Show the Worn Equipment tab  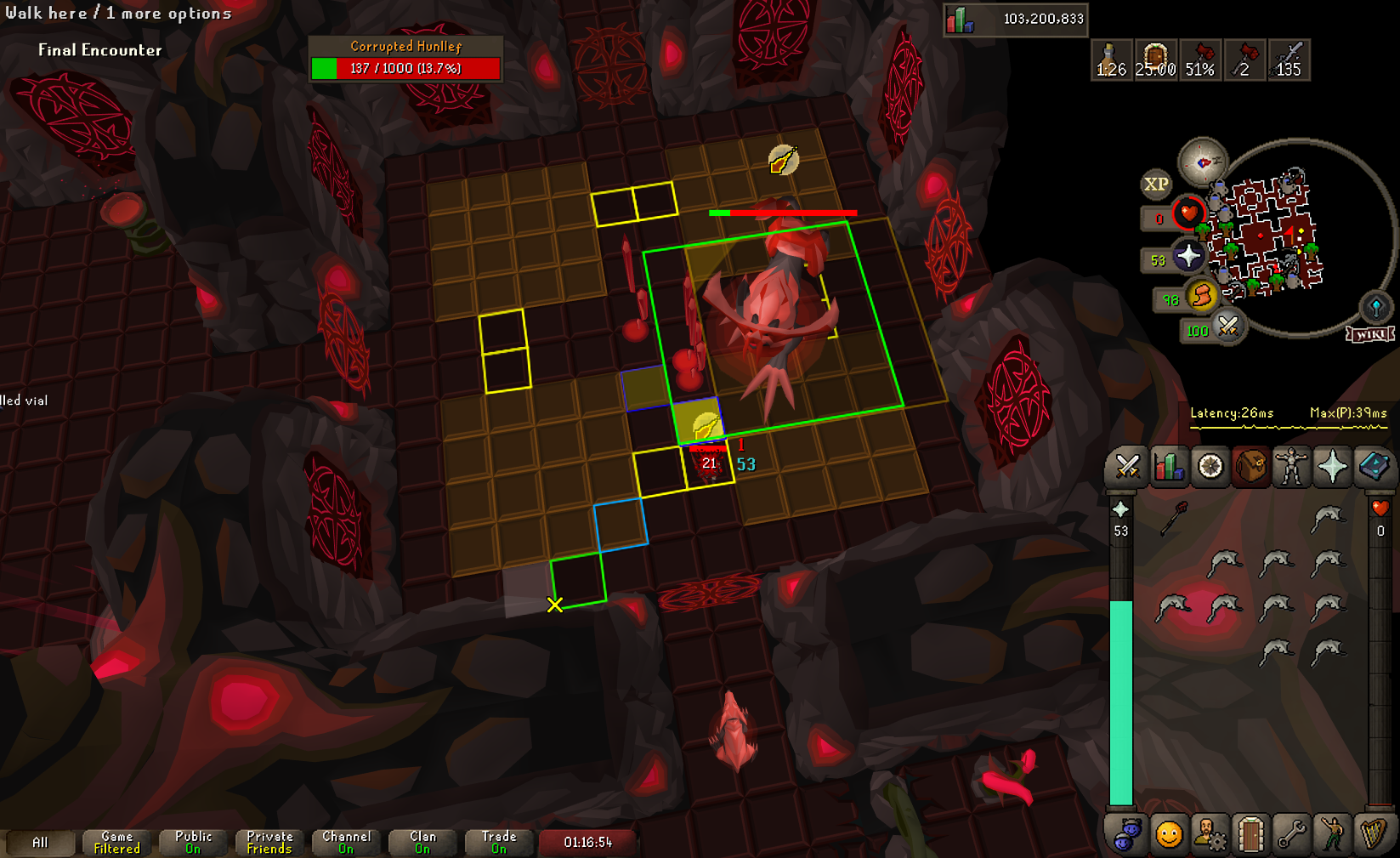pos(1291,467)
